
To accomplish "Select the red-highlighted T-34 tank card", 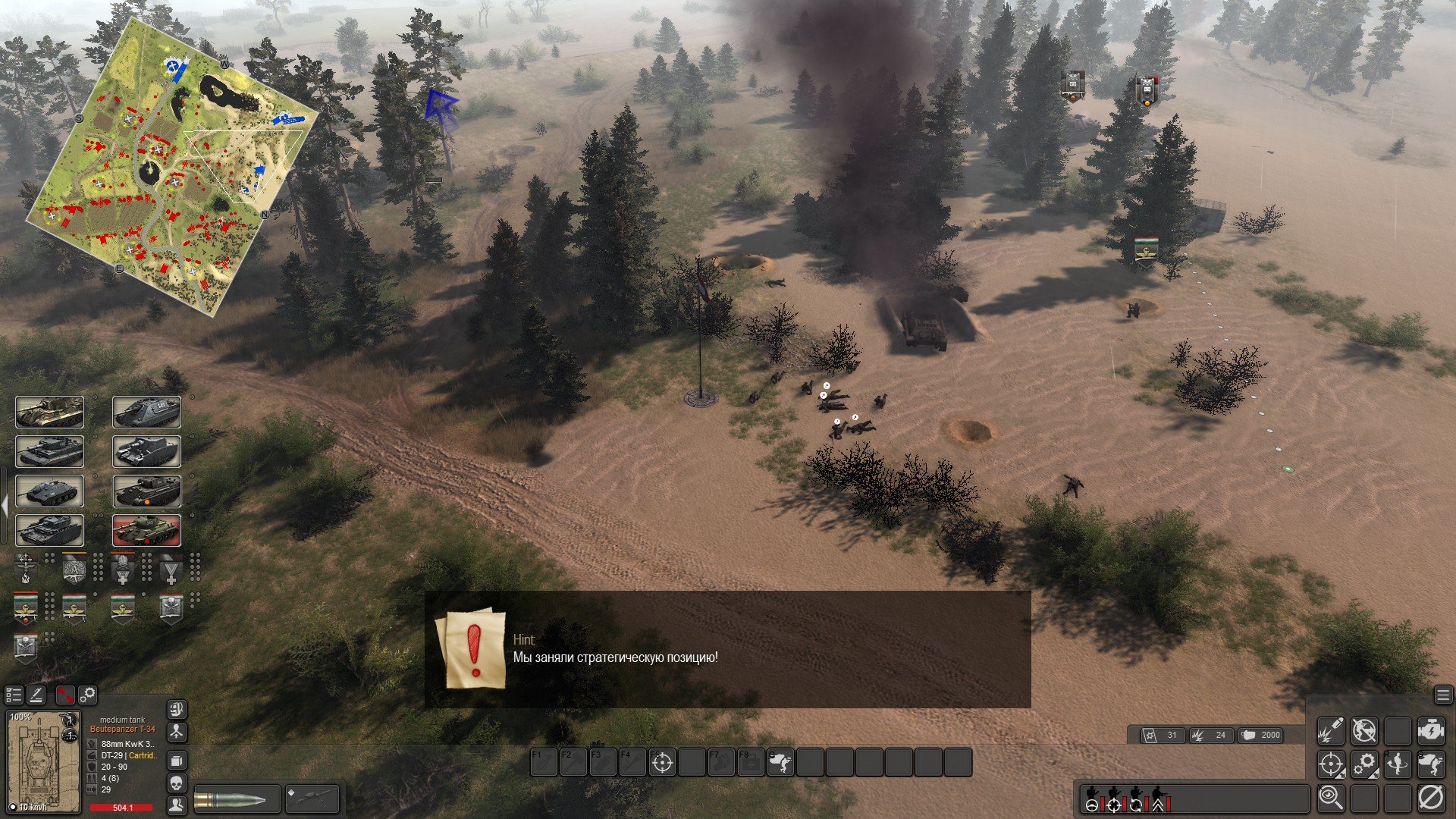I will (x=146, y=530).
